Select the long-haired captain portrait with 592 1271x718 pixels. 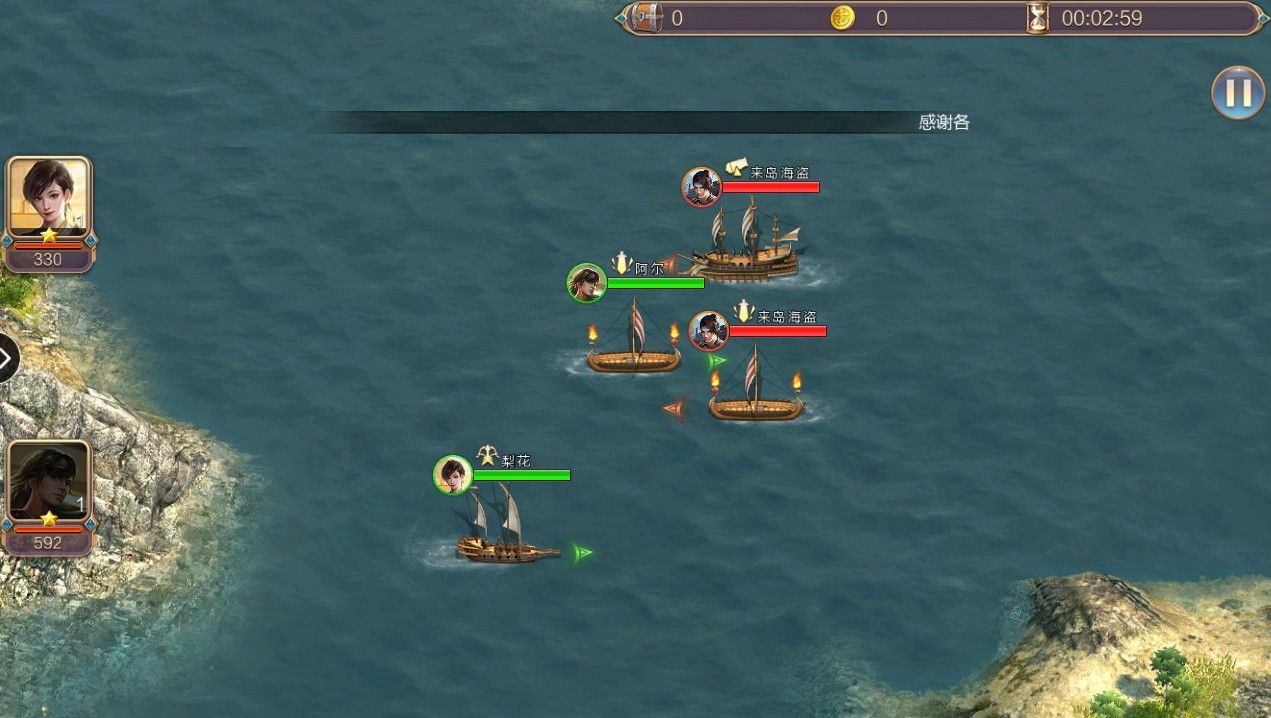pyautogui.click(x=48, y=482)
